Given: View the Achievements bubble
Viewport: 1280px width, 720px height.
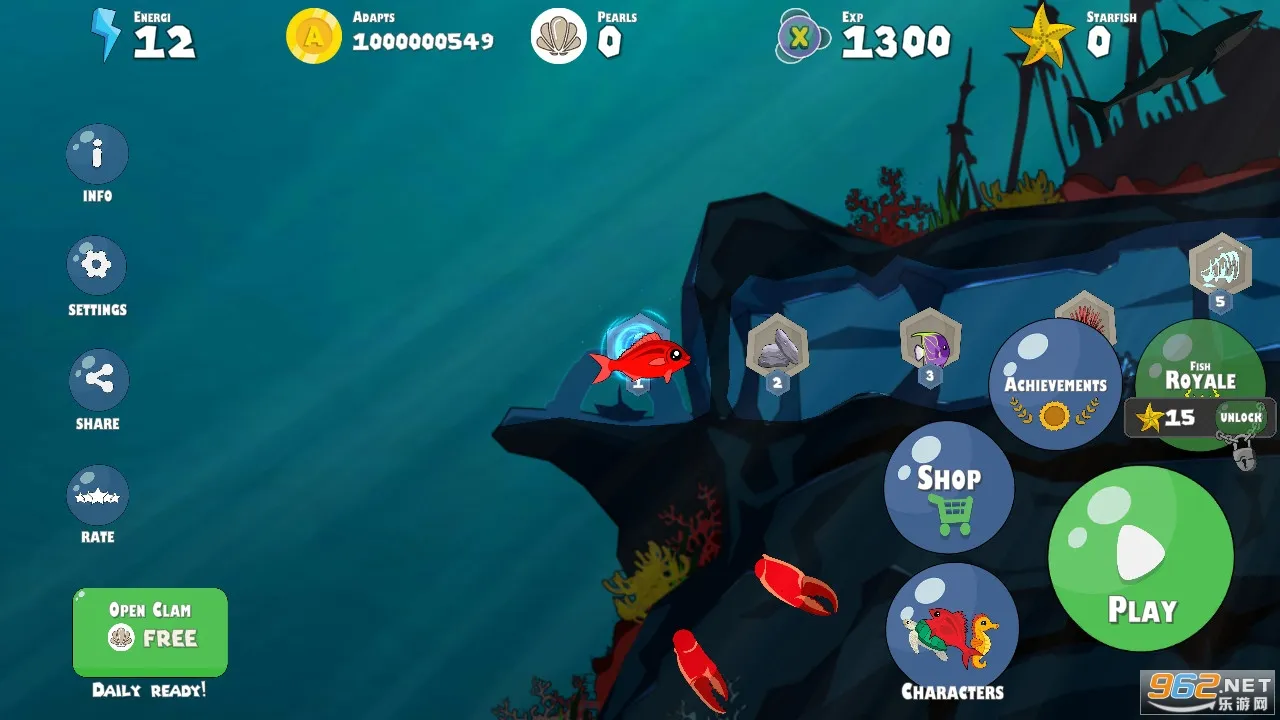Looking at the screenshot, I should [x=1055, y=384].
